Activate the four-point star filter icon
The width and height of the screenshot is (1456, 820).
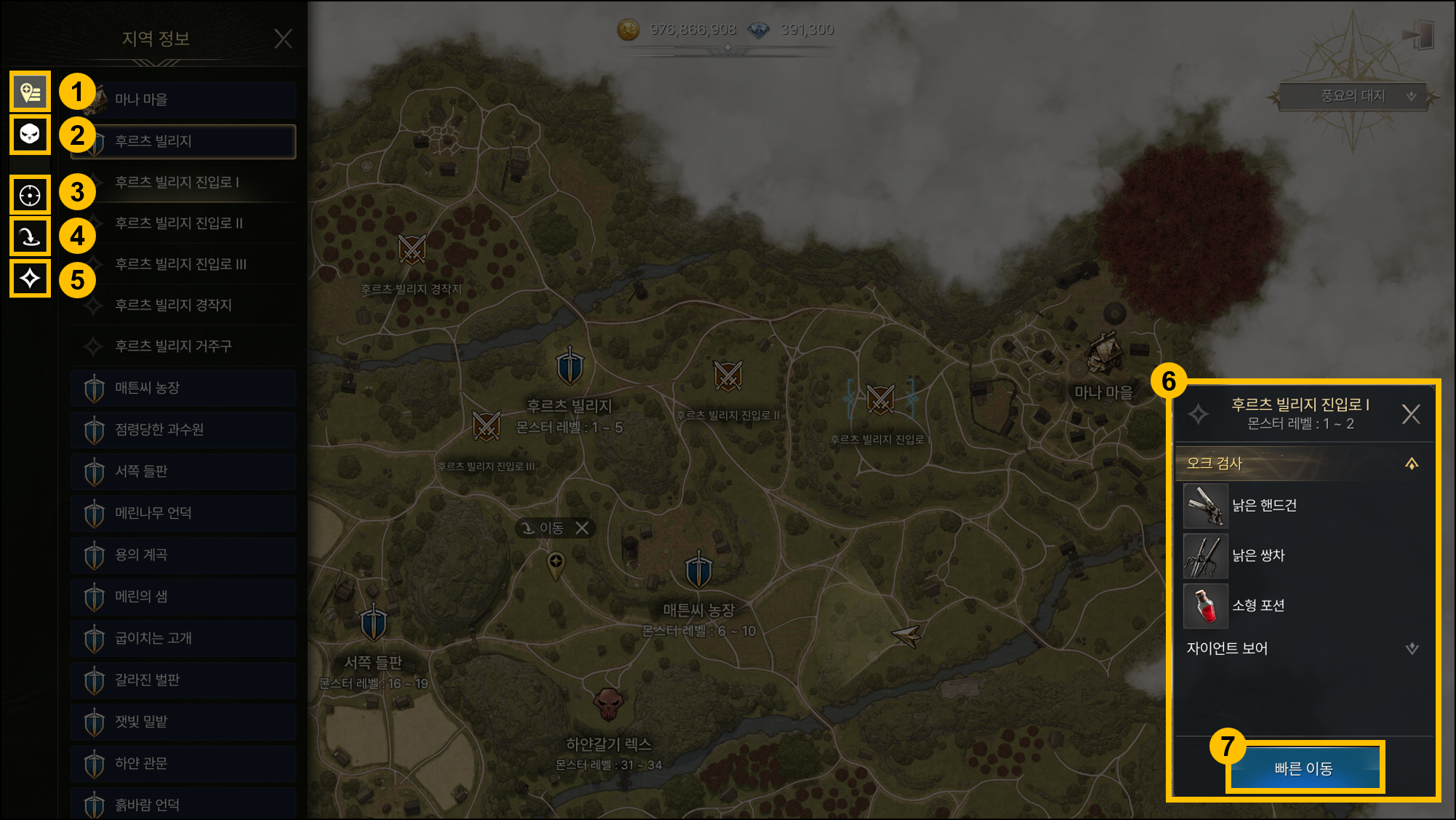pos(30,278)
